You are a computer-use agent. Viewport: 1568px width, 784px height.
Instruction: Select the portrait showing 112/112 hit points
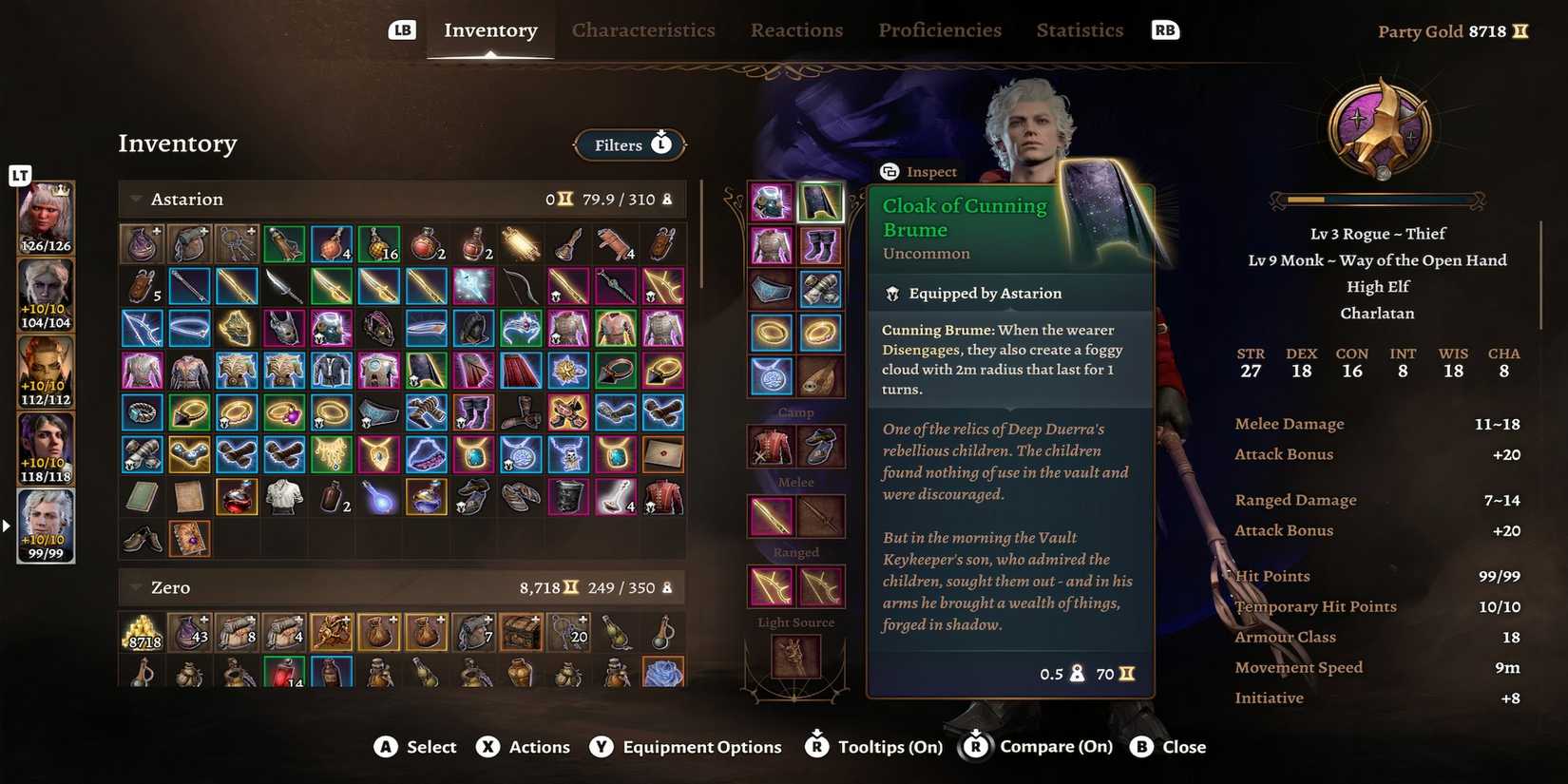point(46,372)
